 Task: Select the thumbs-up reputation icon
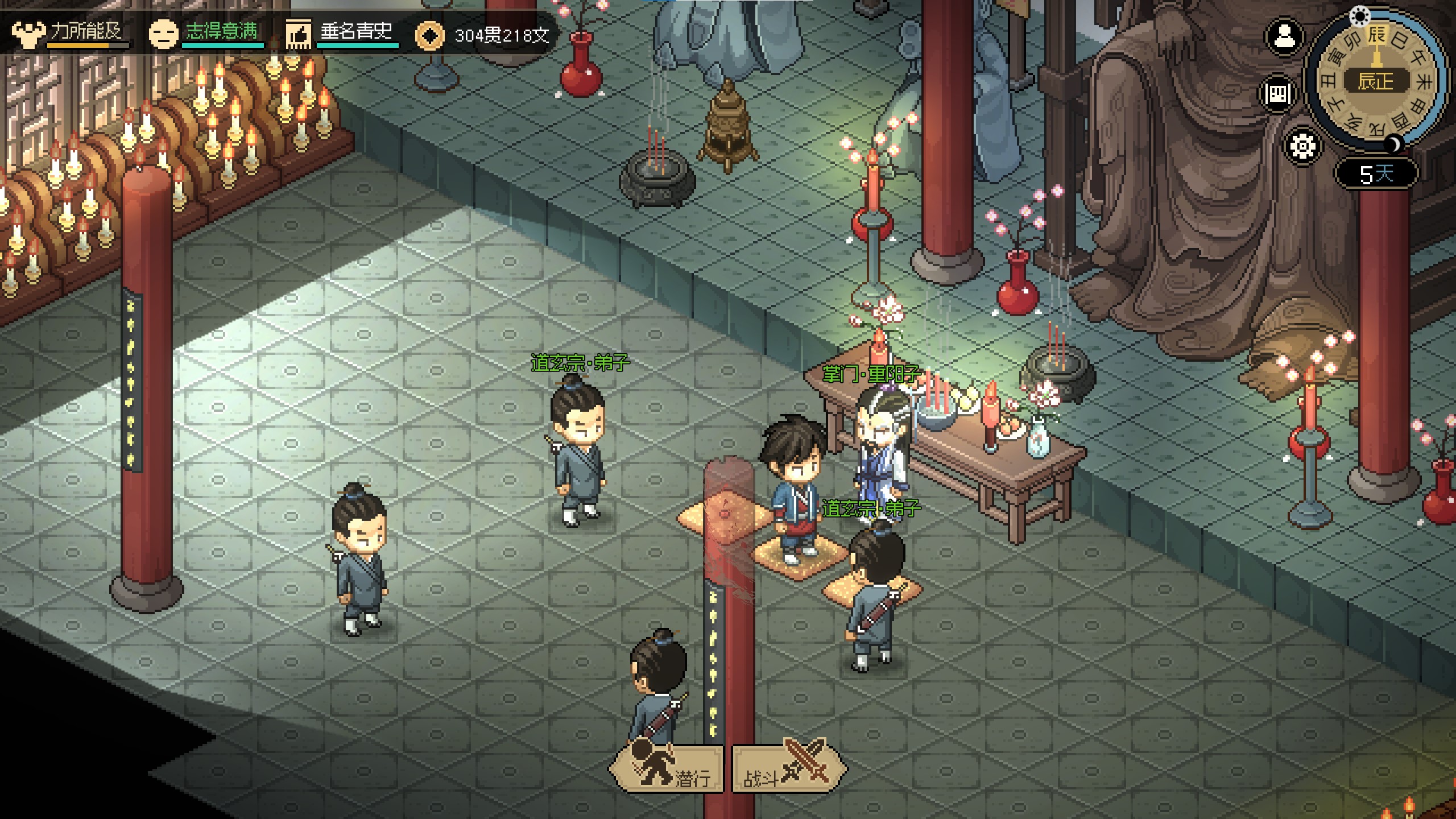pos(298,34)
